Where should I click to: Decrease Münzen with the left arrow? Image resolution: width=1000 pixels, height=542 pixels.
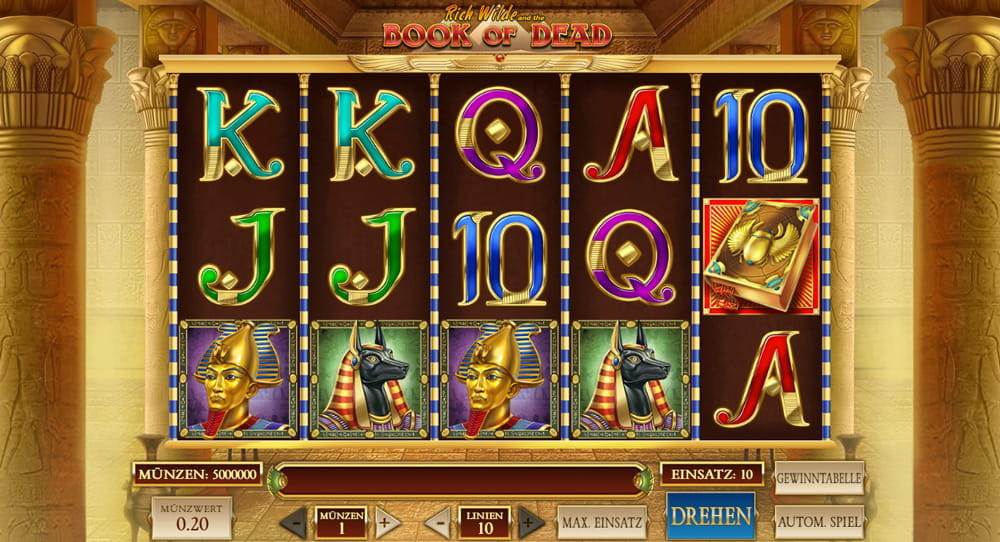[293, 522]
